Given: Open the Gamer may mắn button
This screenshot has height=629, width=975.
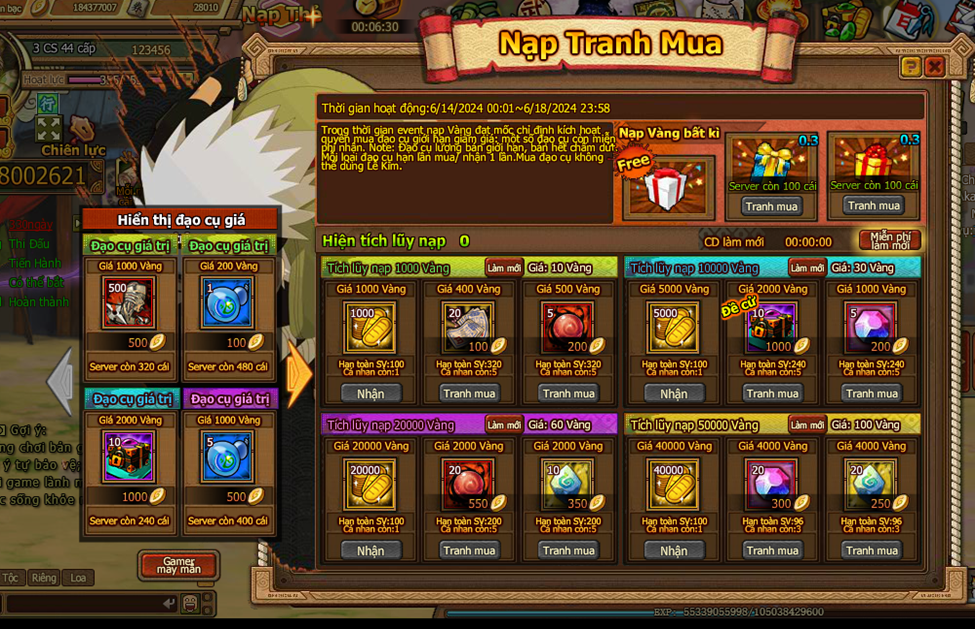Looking at the screenshot, I should tap(179, 565).
